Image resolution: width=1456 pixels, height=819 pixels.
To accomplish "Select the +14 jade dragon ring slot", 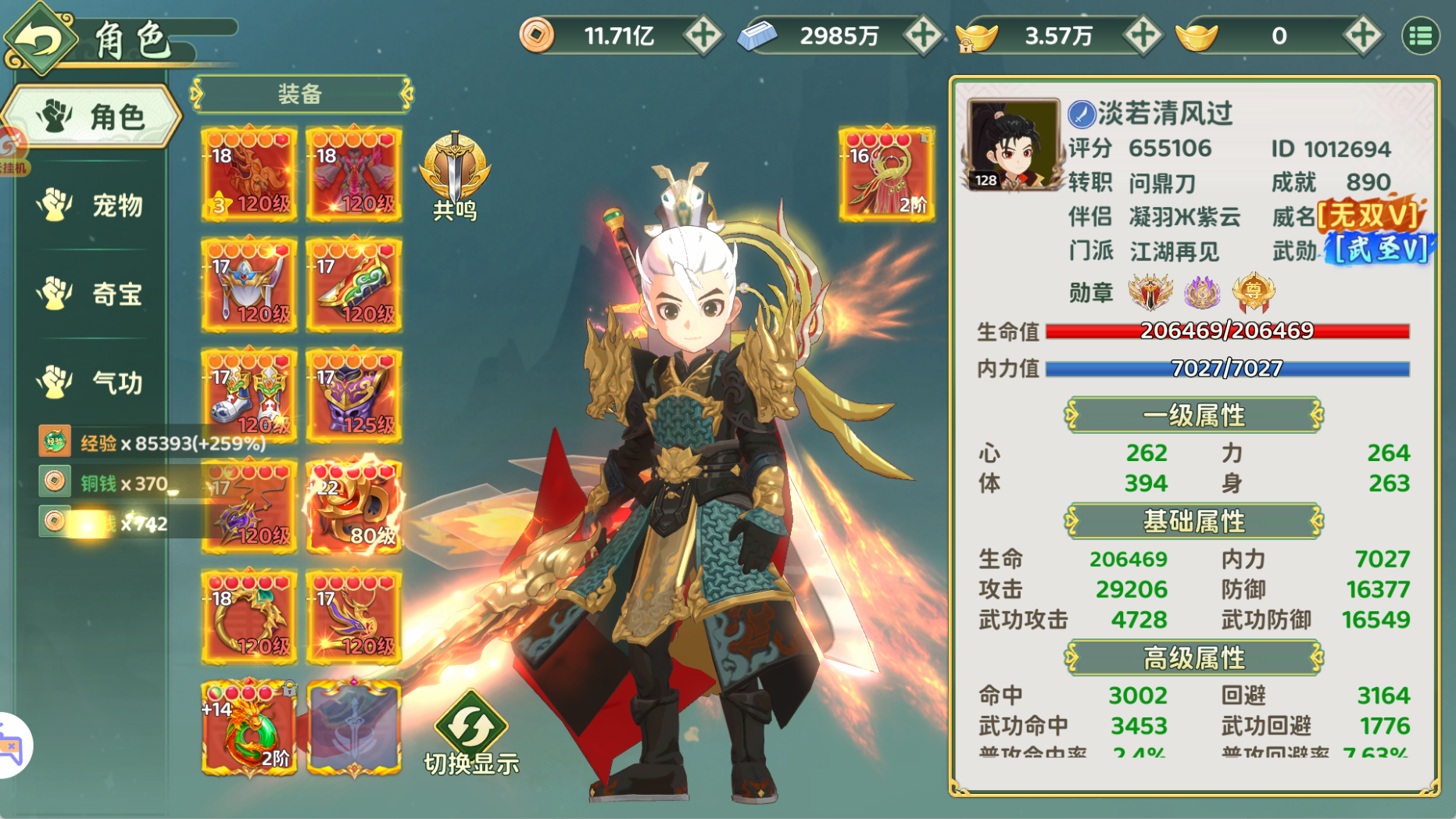I will click(249, 728).
